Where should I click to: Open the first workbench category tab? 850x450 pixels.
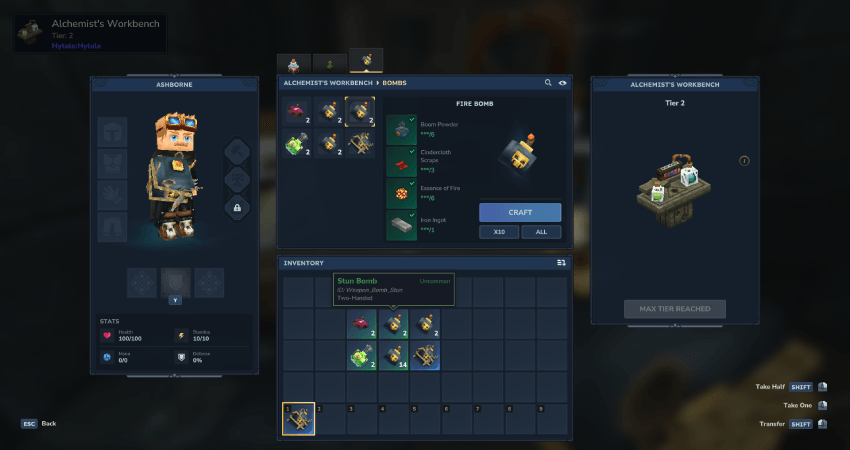click(294, 63)
